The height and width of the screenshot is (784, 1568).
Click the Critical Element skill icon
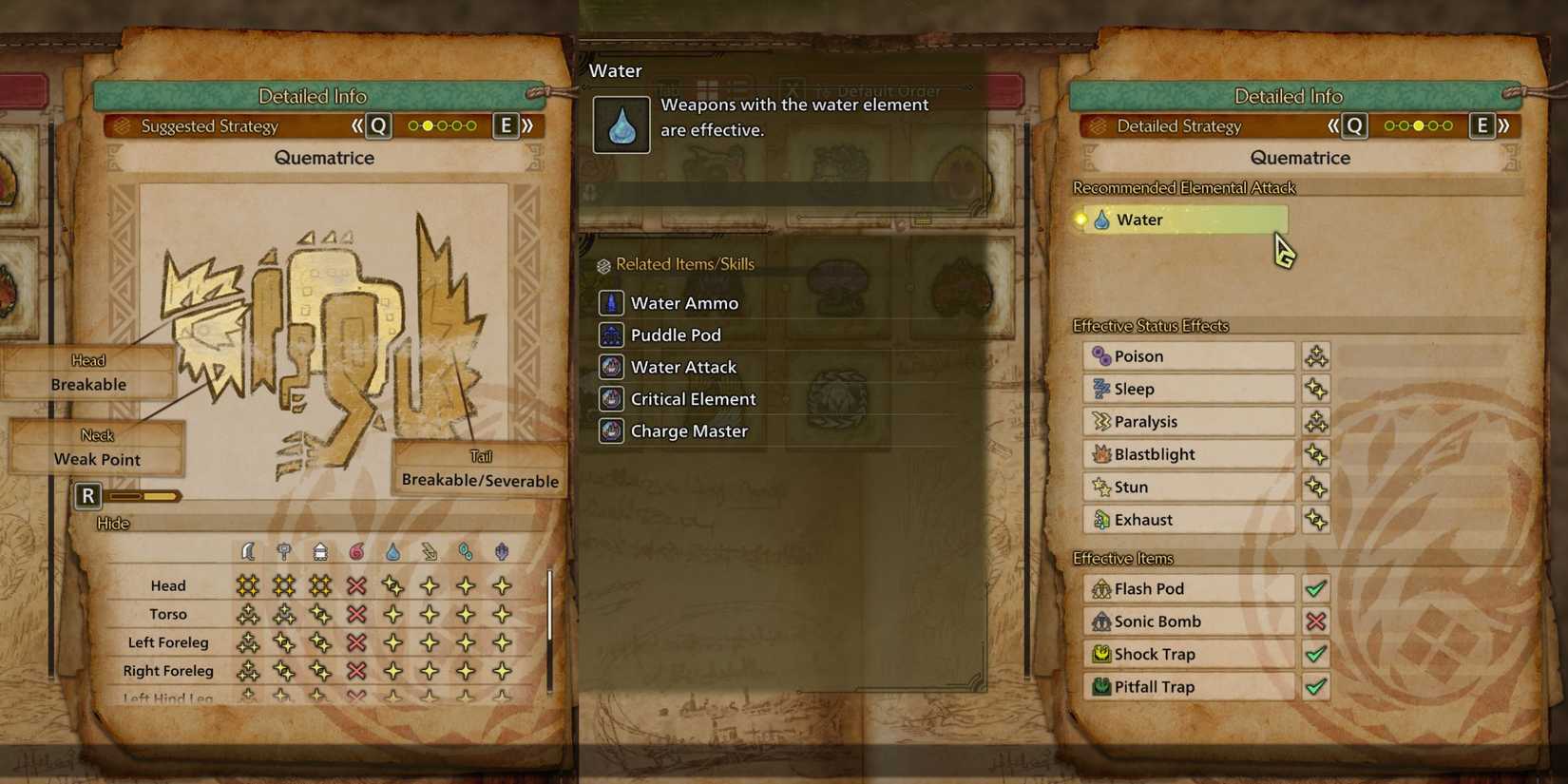(611, 399)
